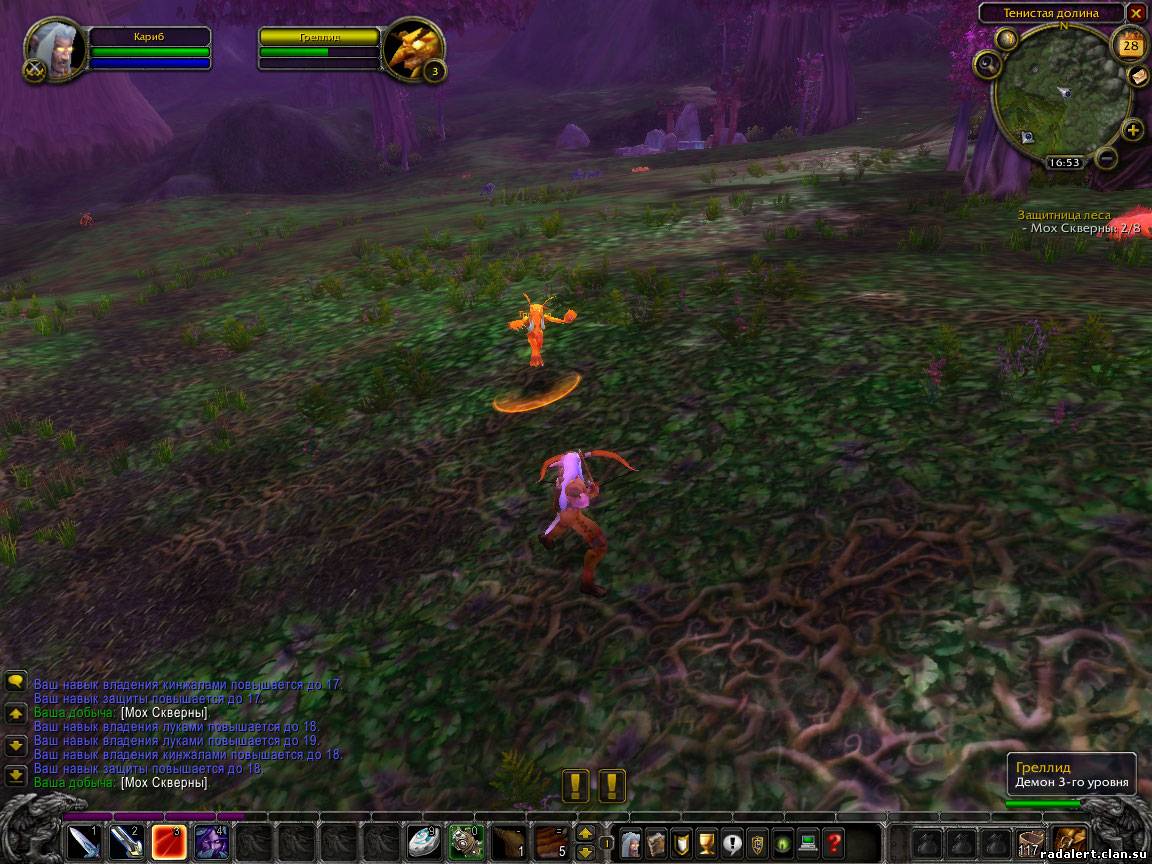
Task: Zoom out the minimap with the minus button
Action: point(1107,157)
